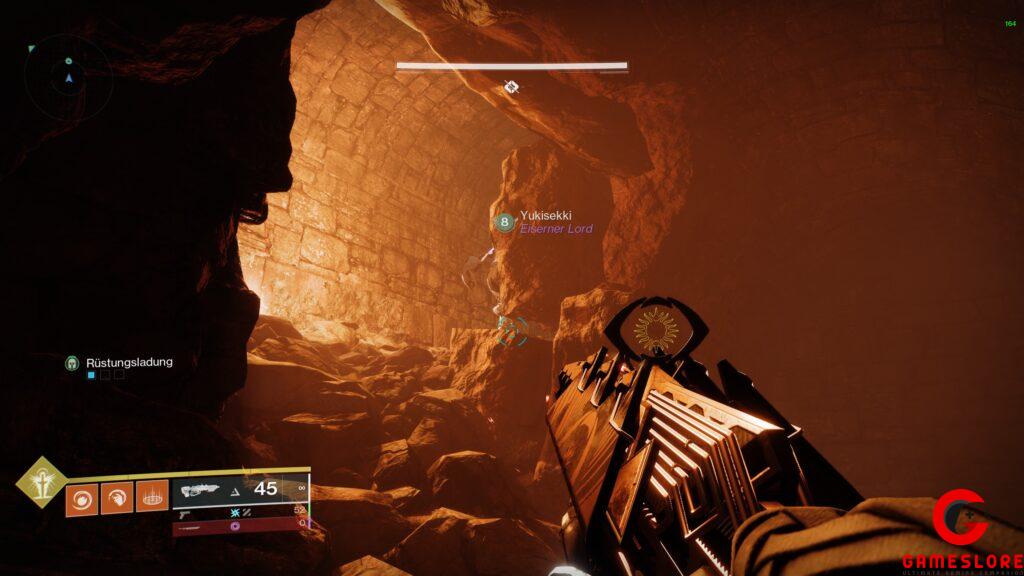Select the equipped primary rifle slot
The image size is (1024, 576).
tap(240, 489)
